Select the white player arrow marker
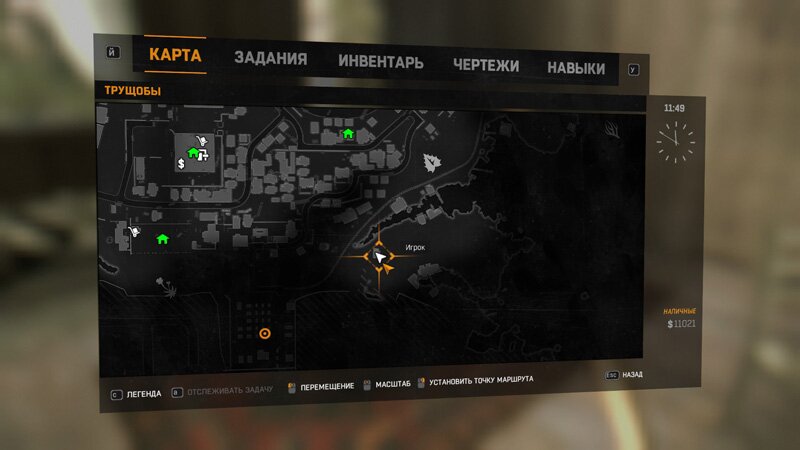 pyautogui.click(x=380, y=257)
